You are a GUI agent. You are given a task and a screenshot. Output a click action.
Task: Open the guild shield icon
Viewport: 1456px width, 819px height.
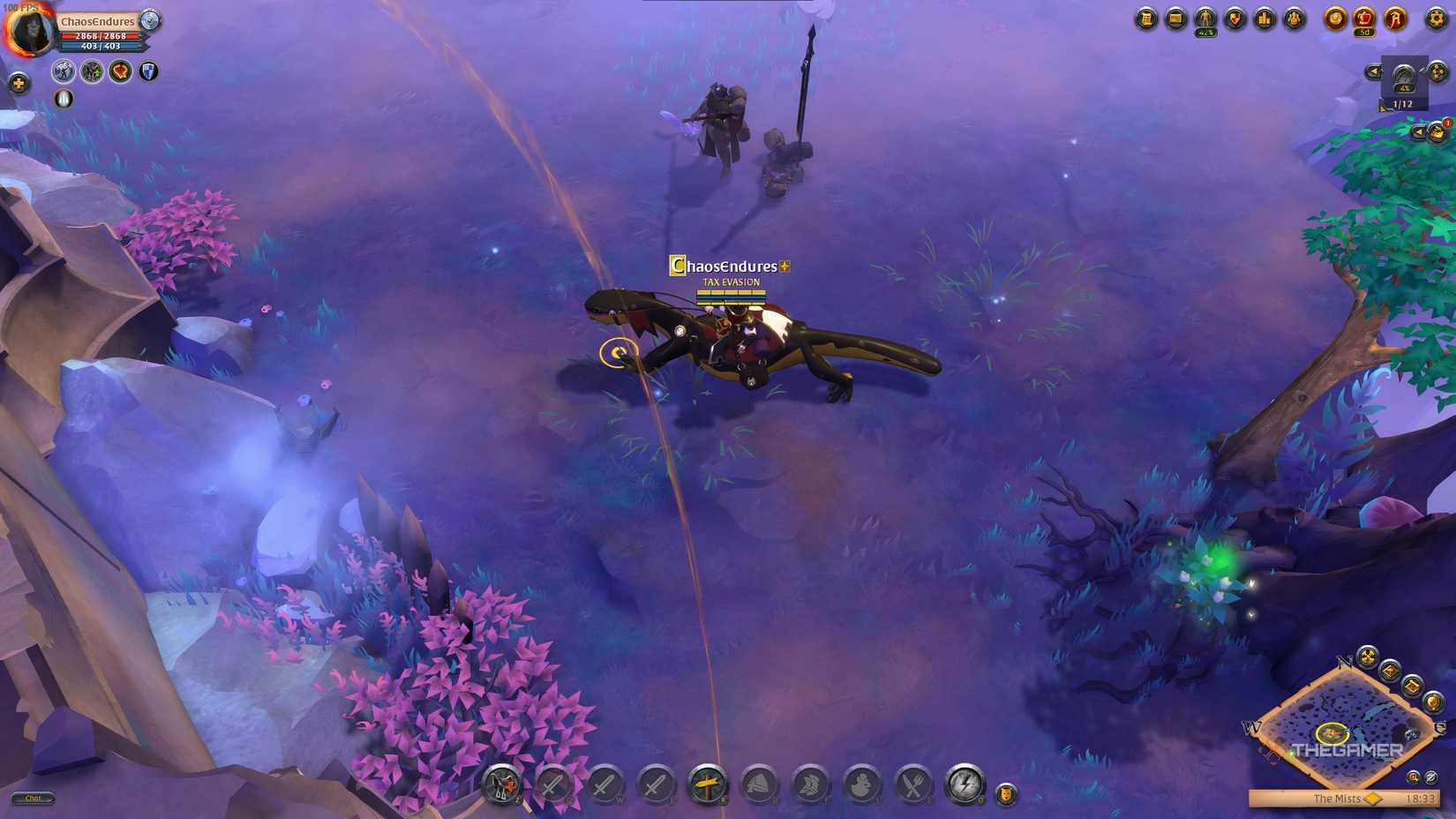pyautogui.click(x=1235, y=19)
